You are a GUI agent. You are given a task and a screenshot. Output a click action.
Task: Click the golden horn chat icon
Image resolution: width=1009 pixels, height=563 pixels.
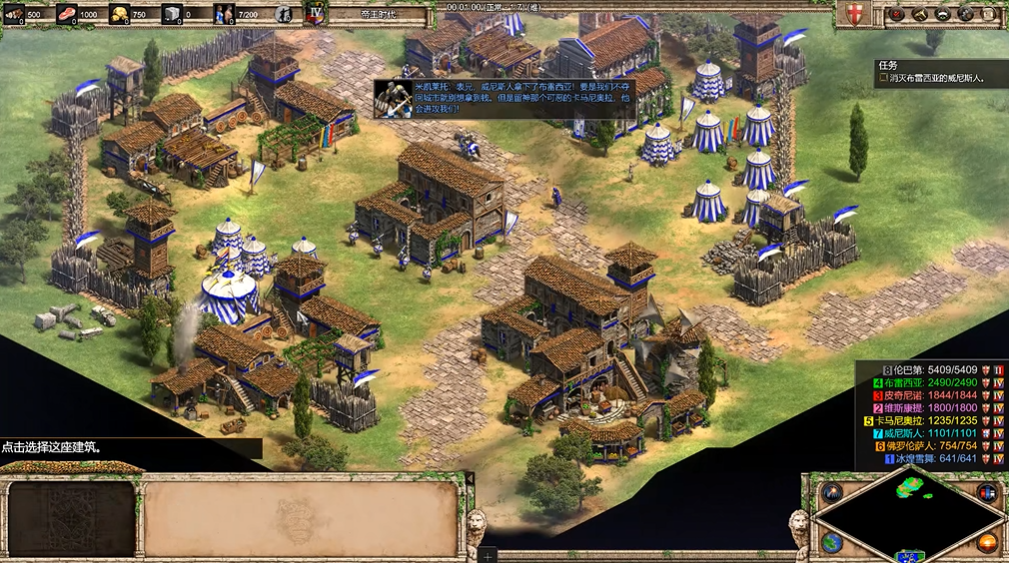(x=918, y=14)
